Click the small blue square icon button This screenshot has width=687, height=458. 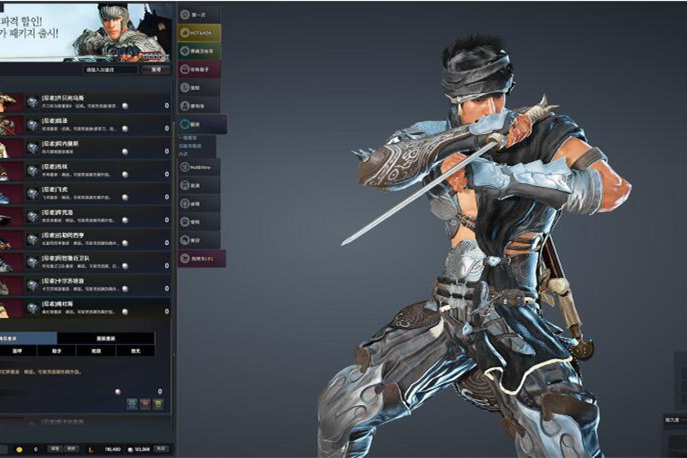132,404
